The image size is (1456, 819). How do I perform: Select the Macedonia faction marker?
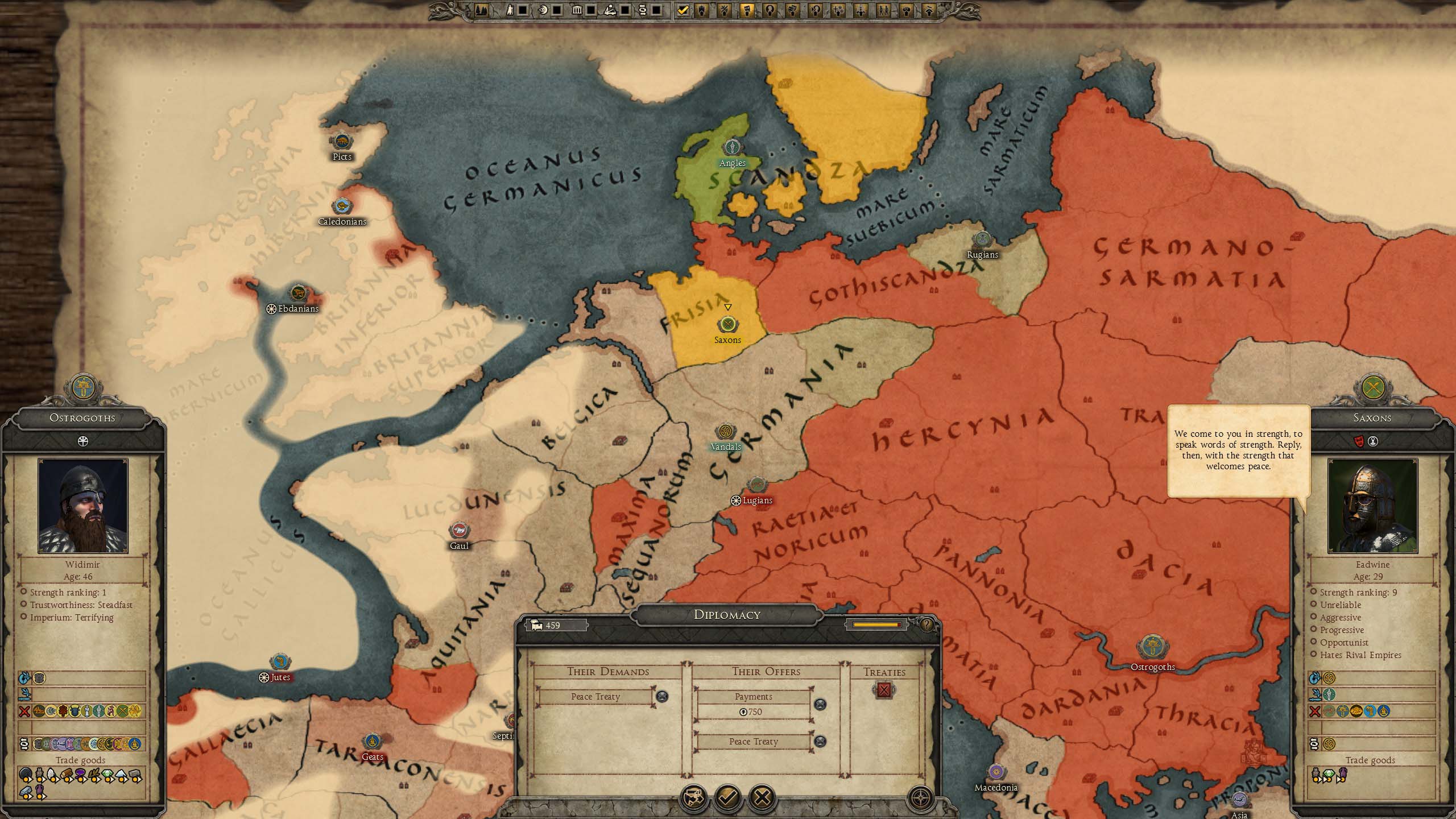(995, 772)
